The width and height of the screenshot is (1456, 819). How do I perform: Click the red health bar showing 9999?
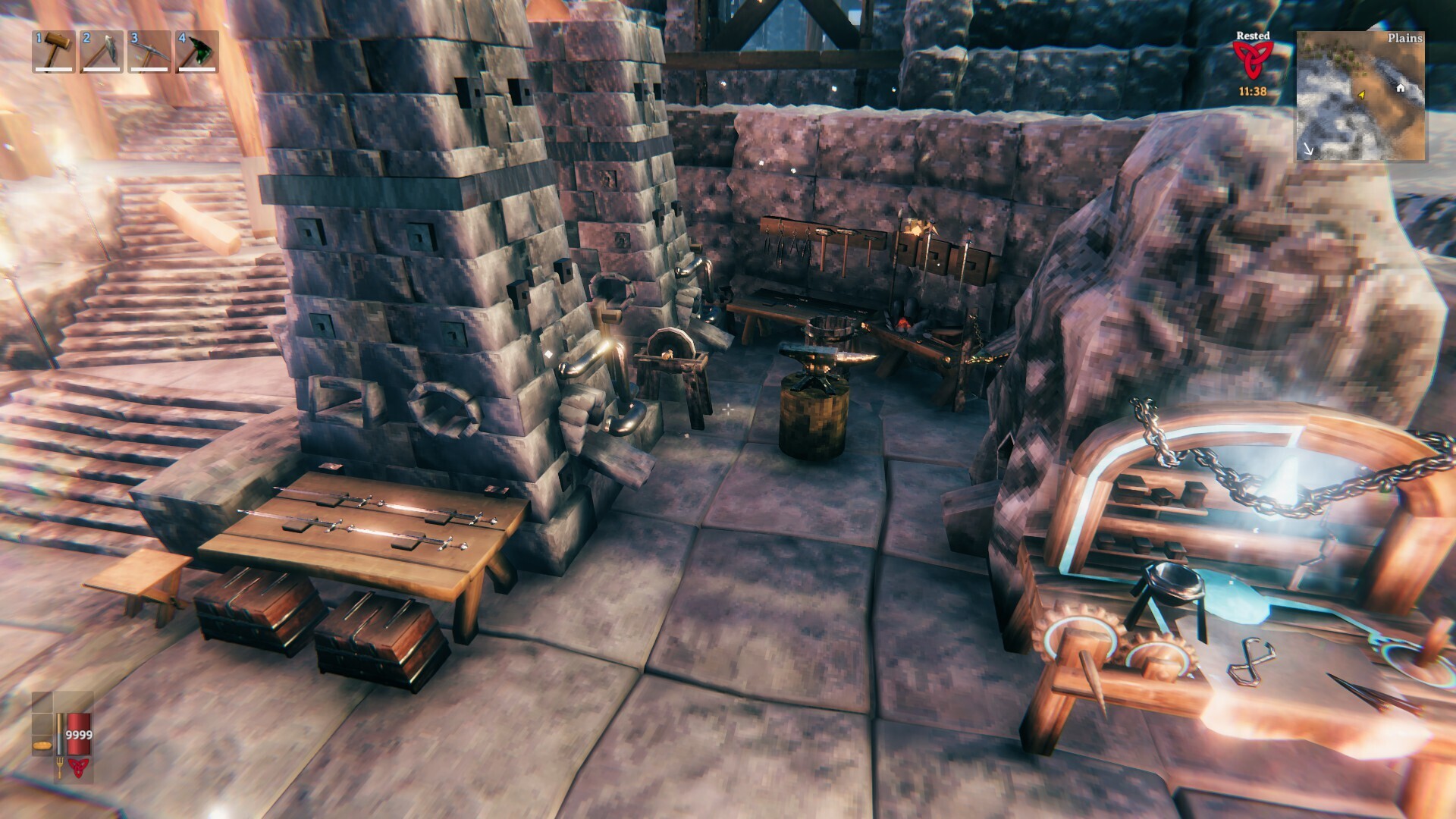pyautogui.click(x=78, y=733)
